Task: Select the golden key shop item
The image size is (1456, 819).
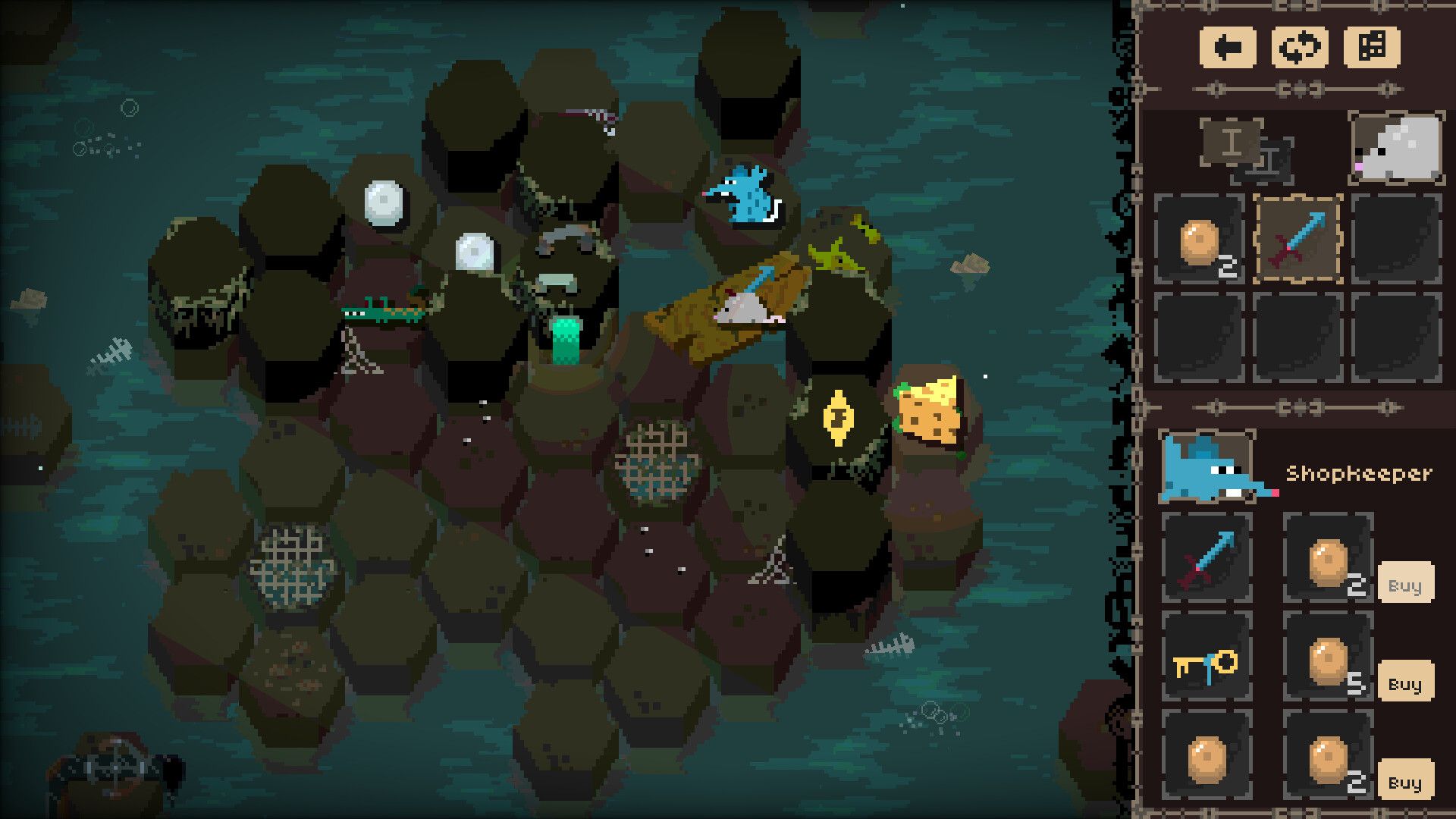Action: coord(1207,657)
